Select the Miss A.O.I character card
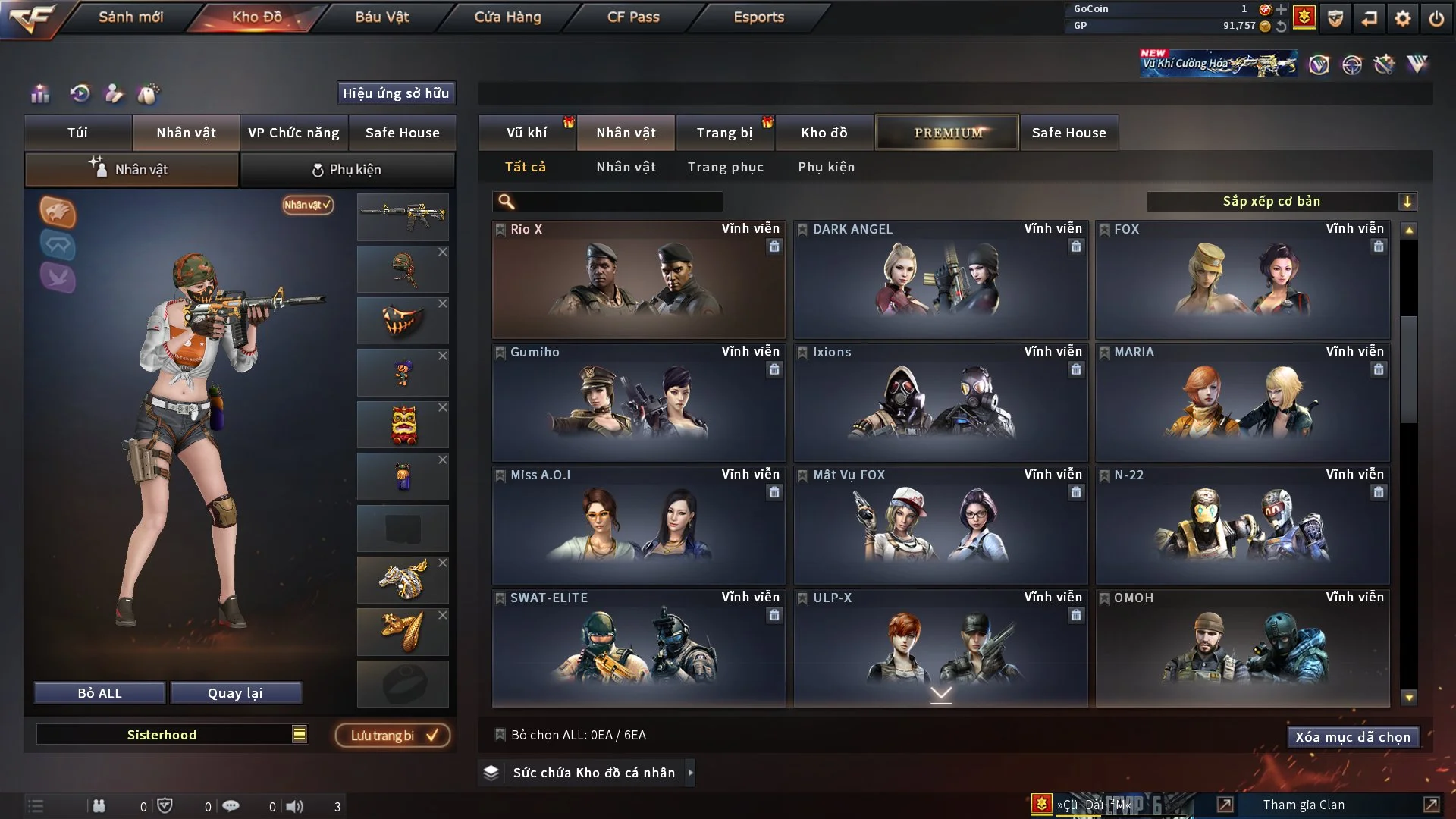Image resolution: width=1456 pixels, height=819 pixels. (639, 526)
